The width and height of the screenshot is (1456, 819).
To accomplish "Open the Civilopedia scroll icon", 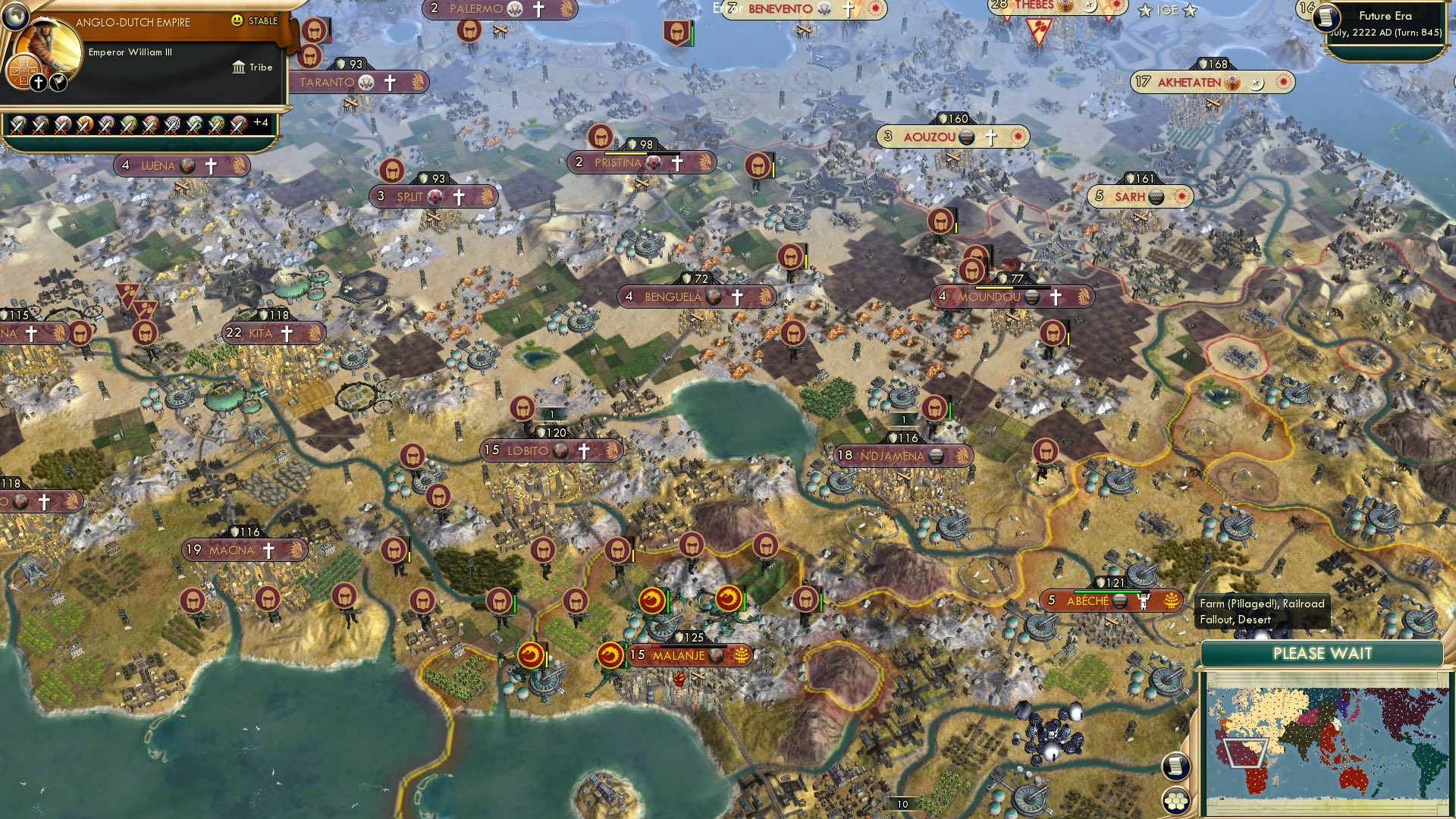I will click(1175, 767).
